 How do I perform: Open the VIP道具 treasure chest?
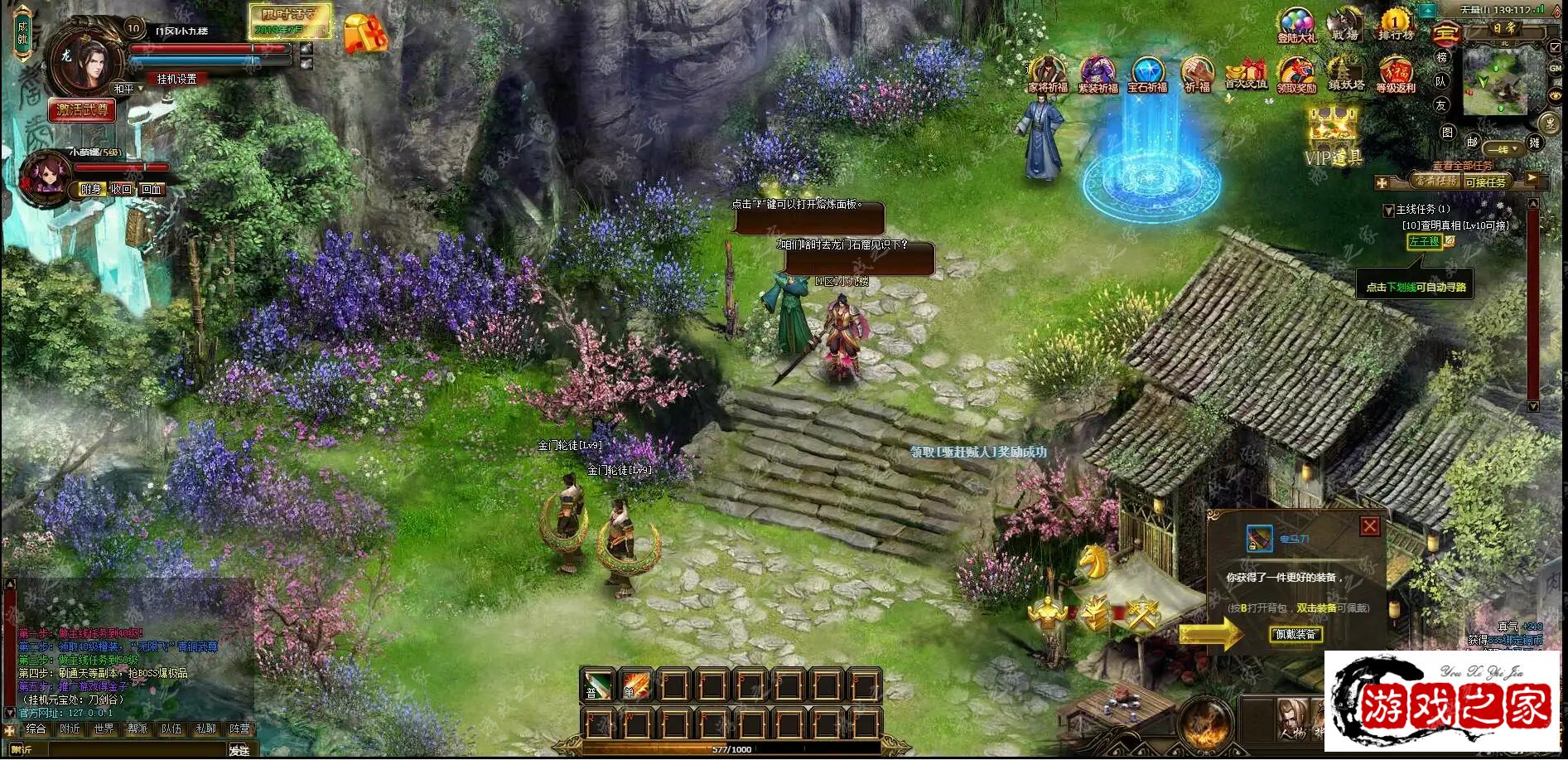tap(1334, 135)
